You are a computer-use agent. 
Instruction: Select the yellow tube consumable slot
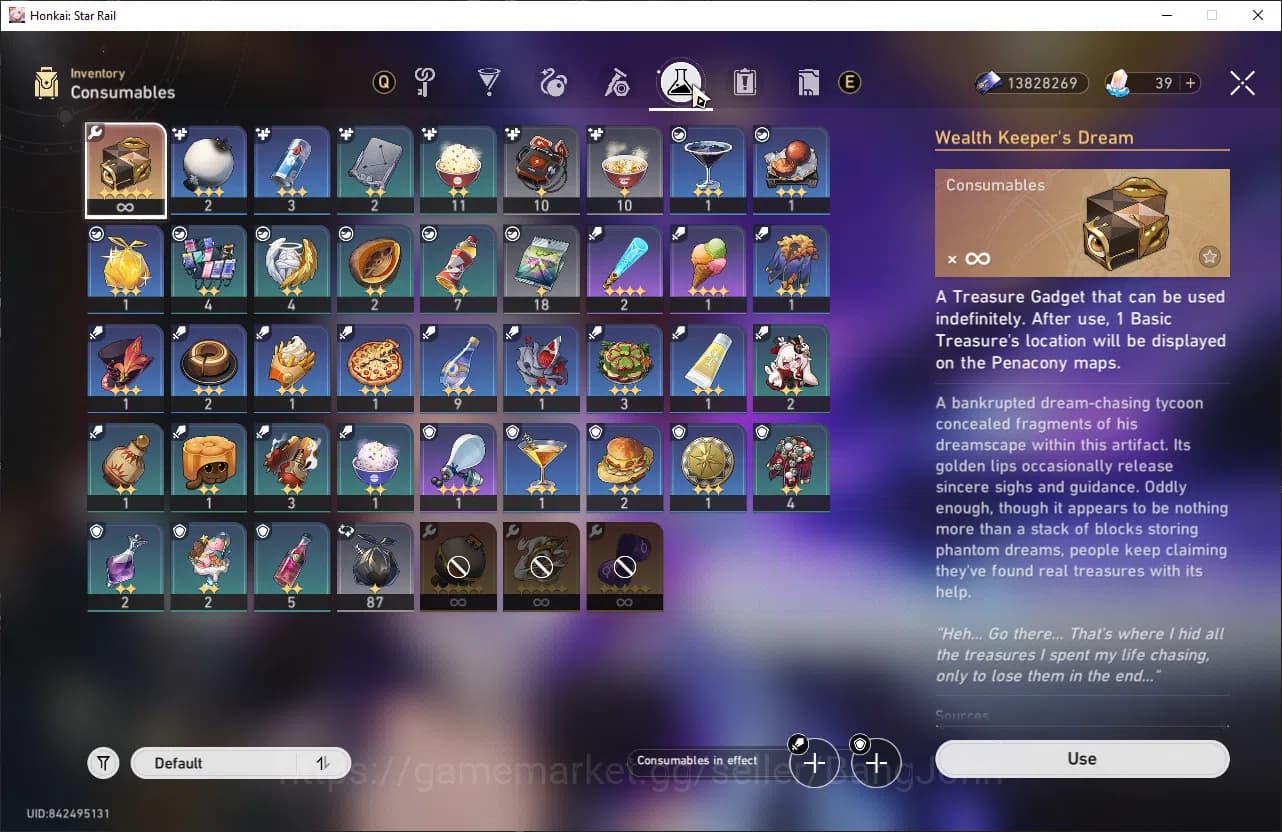click(709, 360)
